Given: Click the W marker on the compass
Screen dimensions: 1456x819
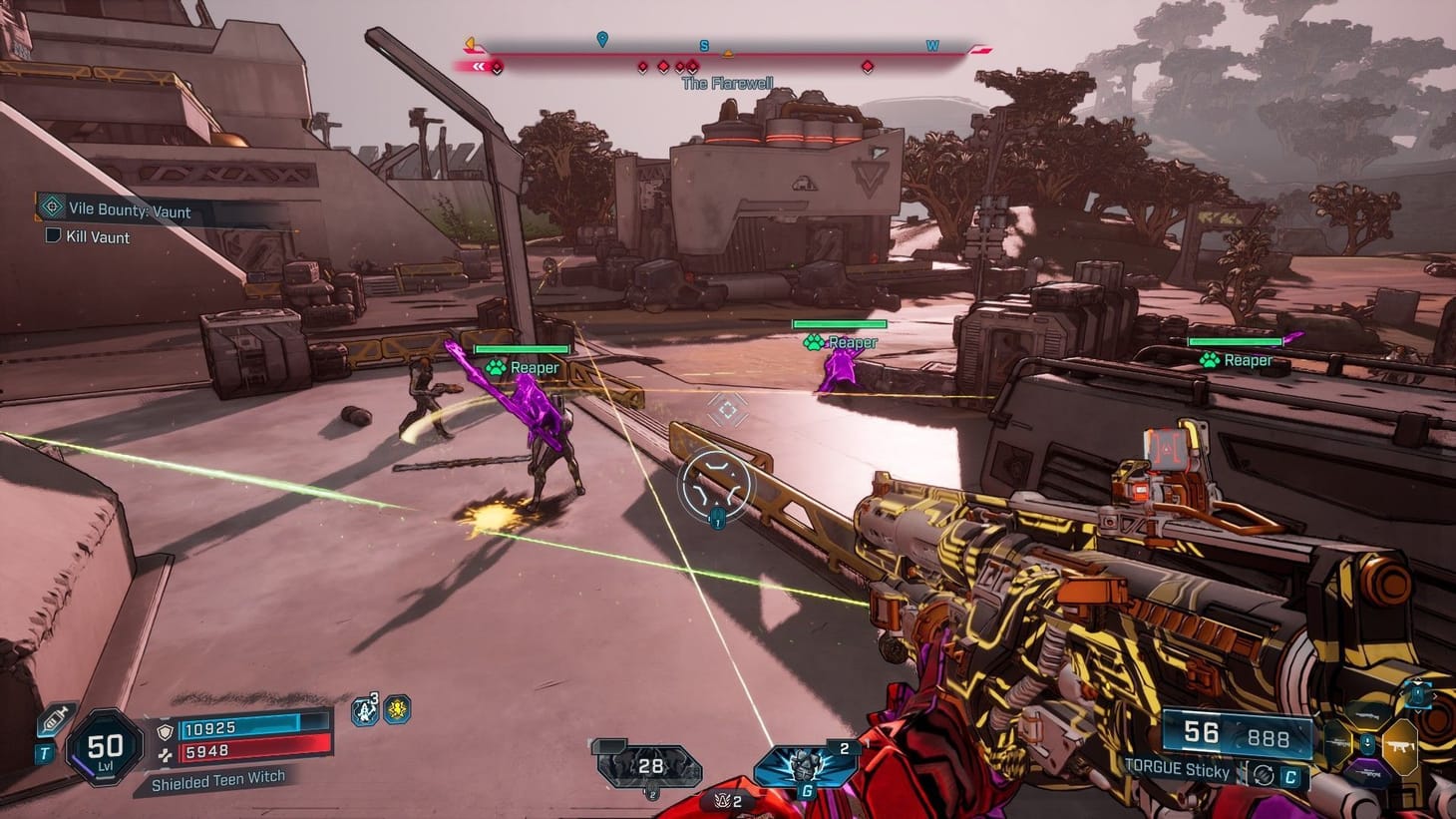Looking at the screenshot, I should [932, 45].
